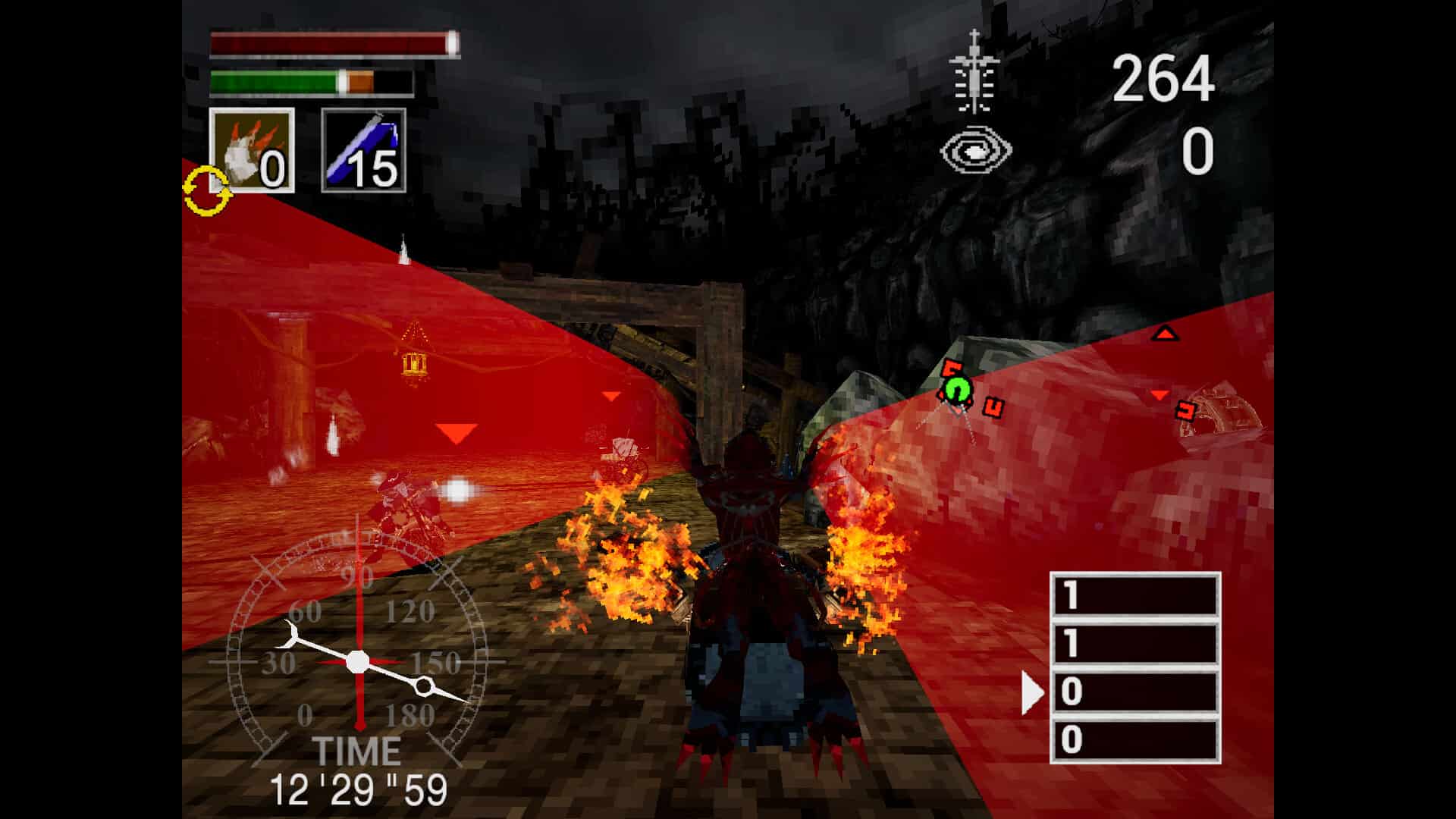Click the yellow circular swap arrows

pyautogui.click(x=206, y=188)
